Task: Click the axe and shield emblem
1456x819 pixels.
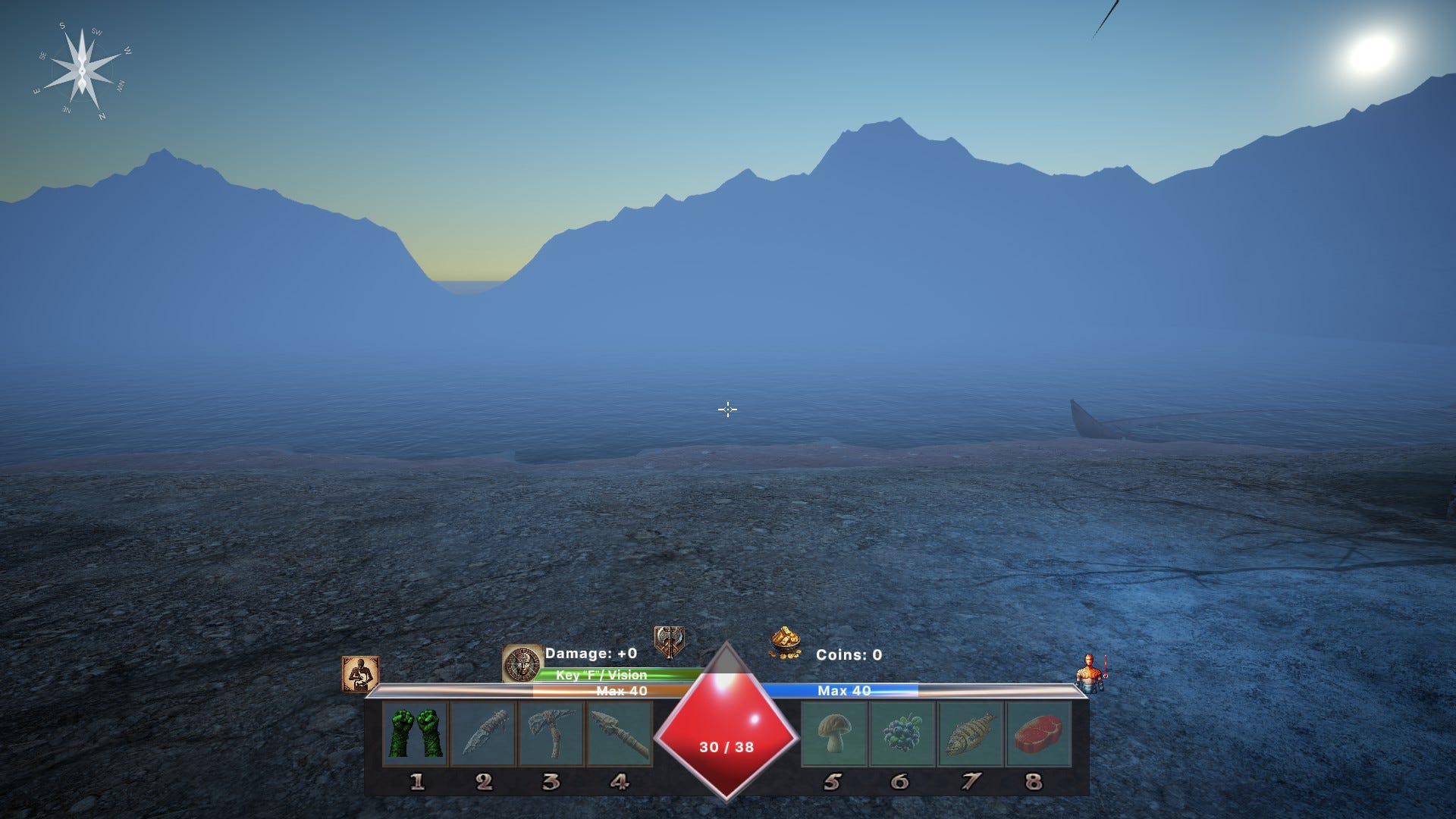Action: pos(670,642)
